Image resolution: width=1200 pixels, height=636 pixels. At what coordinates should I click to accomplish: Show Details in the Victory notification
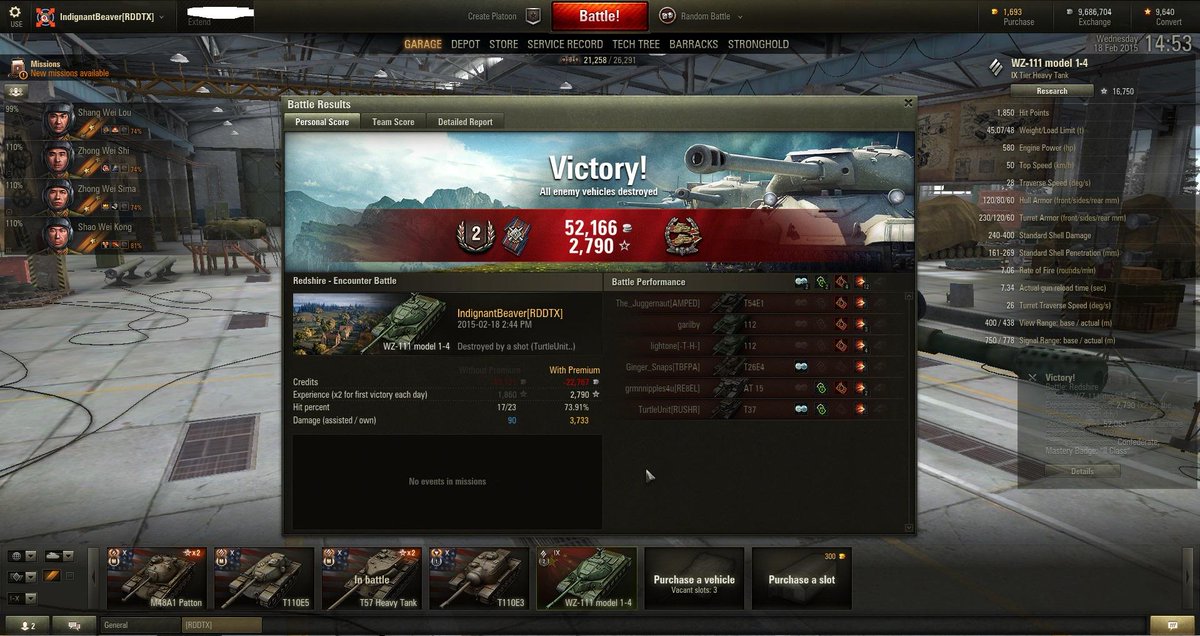click(x=1082, y=471)
